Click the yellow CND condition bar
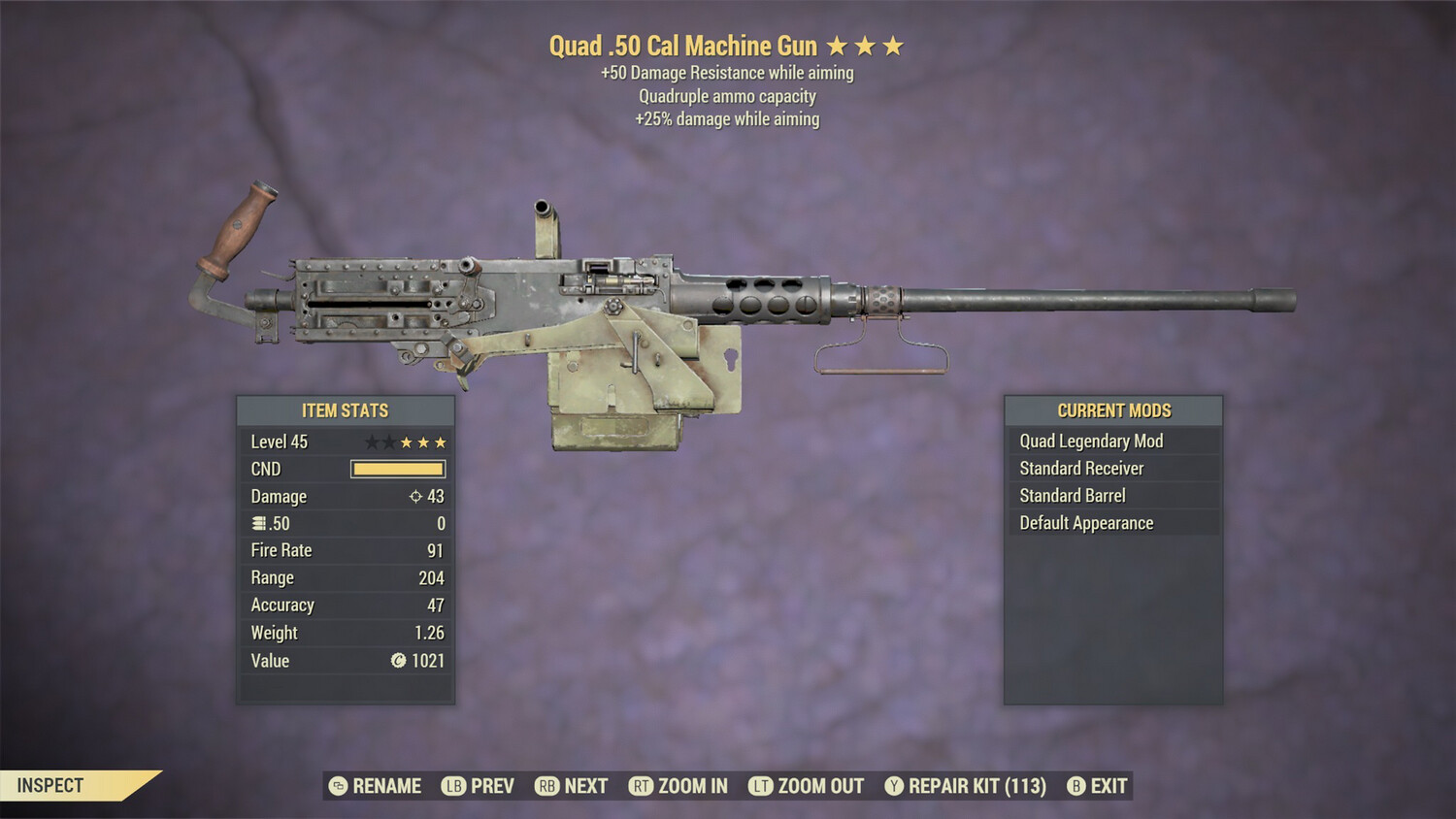This screenshot has width=1456, height=819. click(398, 469)
